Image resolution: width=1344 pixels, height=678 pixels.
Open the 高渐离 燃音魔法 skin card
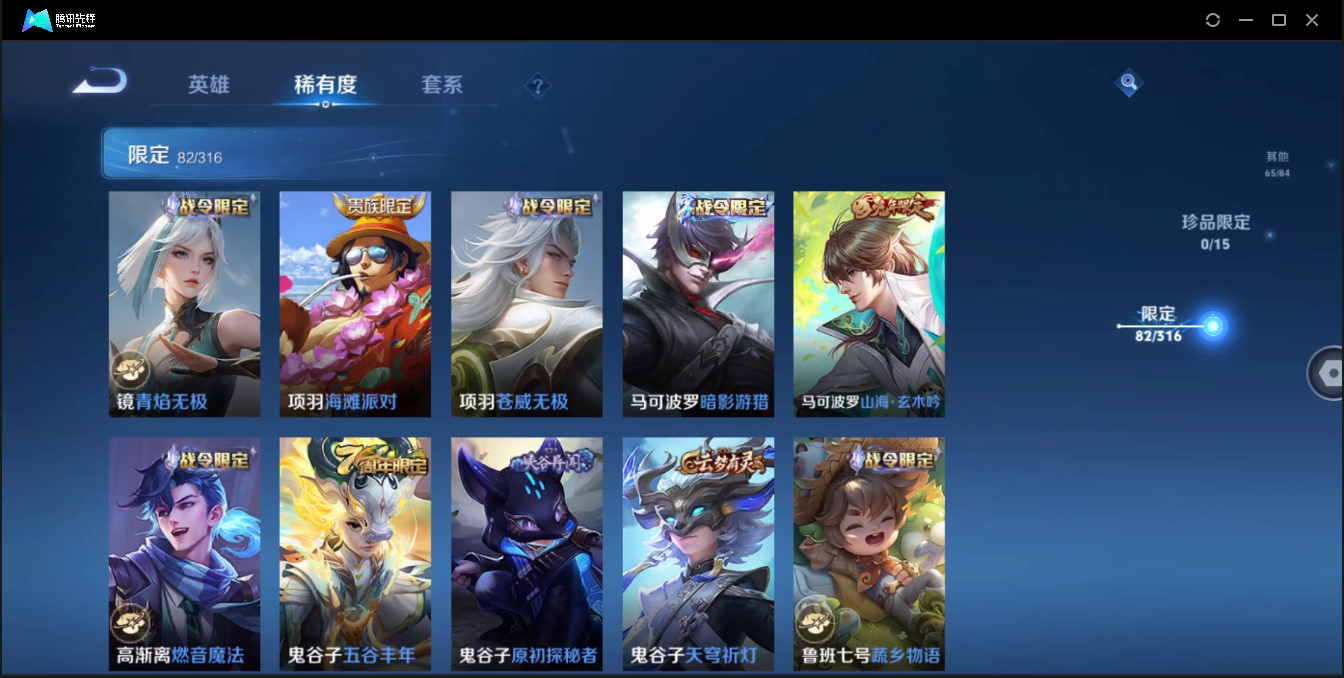coord(184,553)
